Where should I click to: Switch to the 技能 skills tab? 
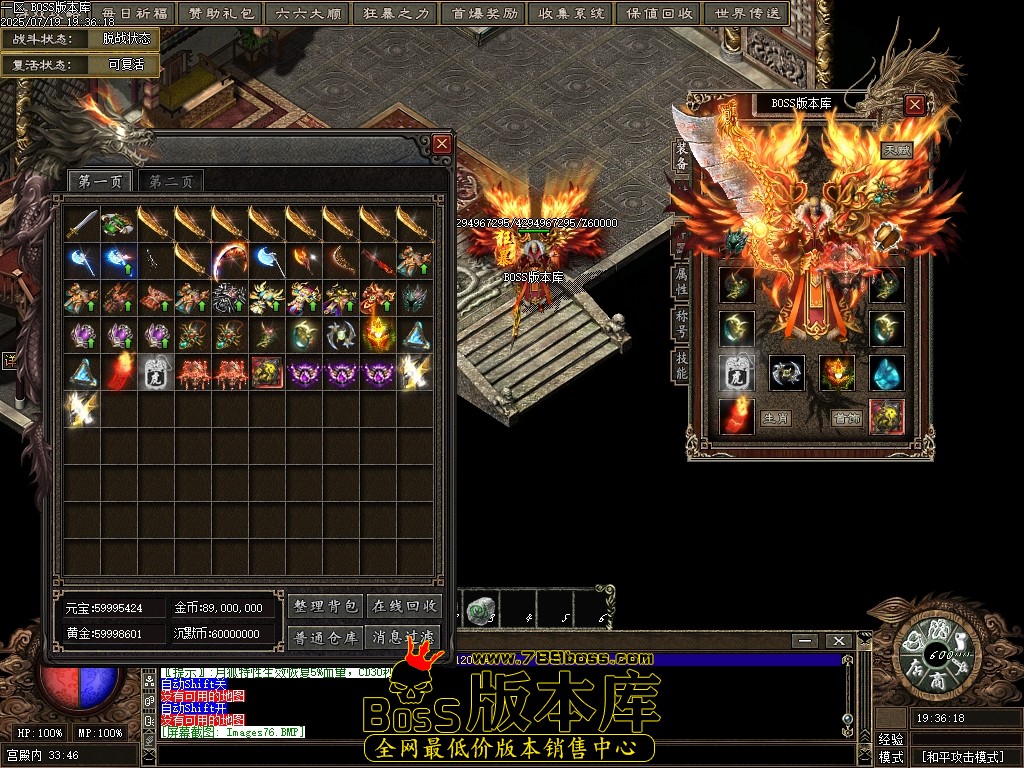682,365
